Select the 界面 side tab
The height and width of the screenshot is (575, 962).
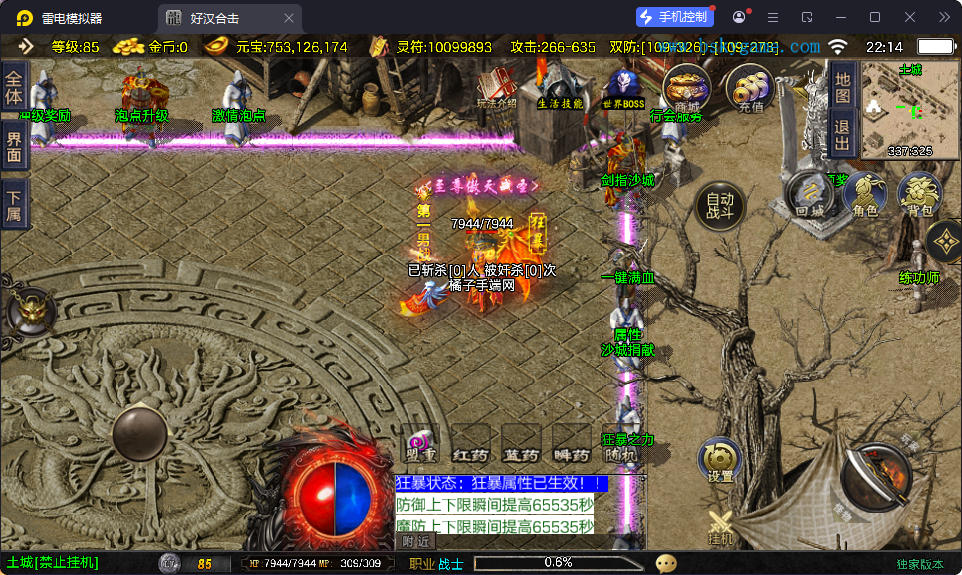click(14, 148)
